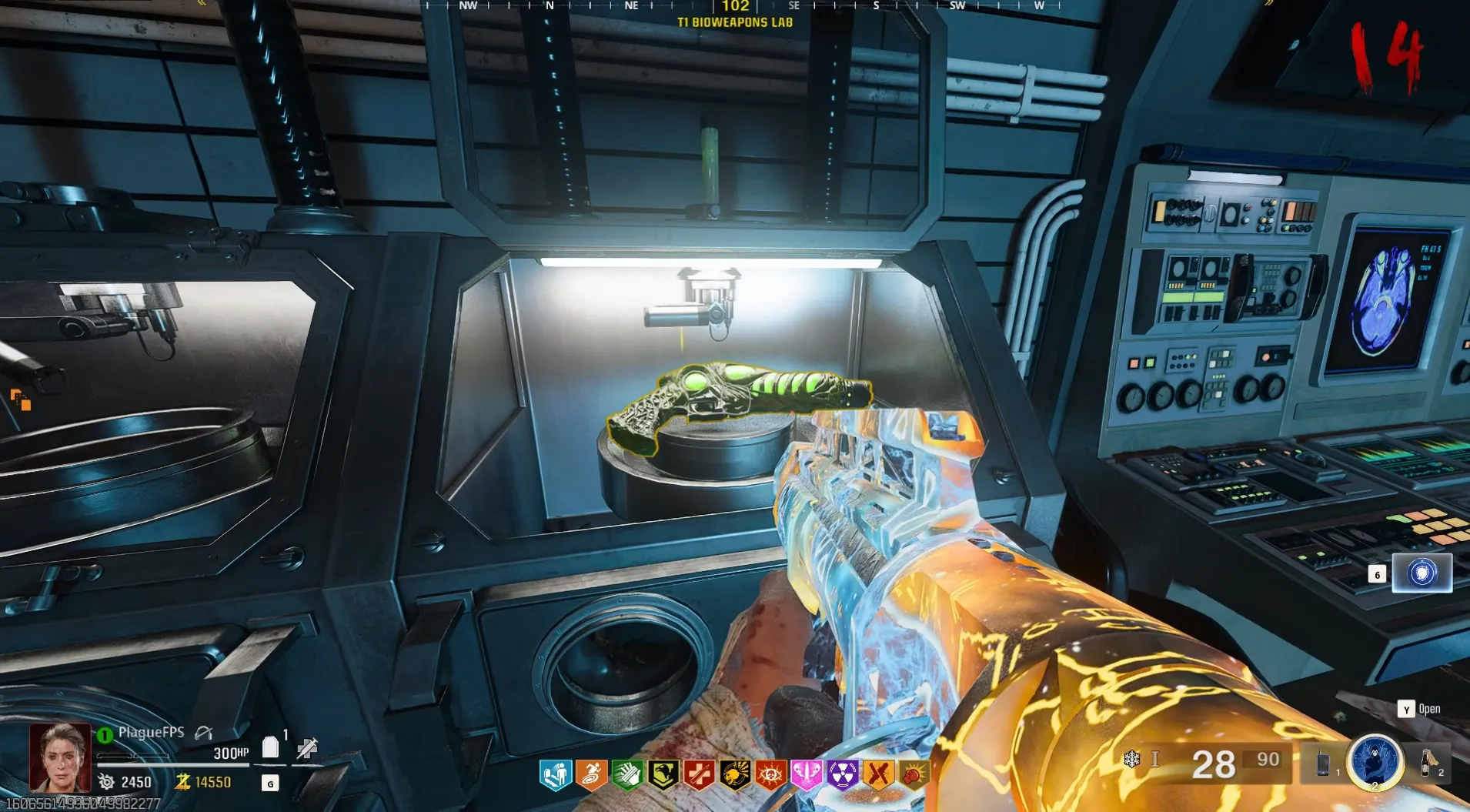Select the boxing glove Melee Macchiato perk

click(x=914, y=774)
